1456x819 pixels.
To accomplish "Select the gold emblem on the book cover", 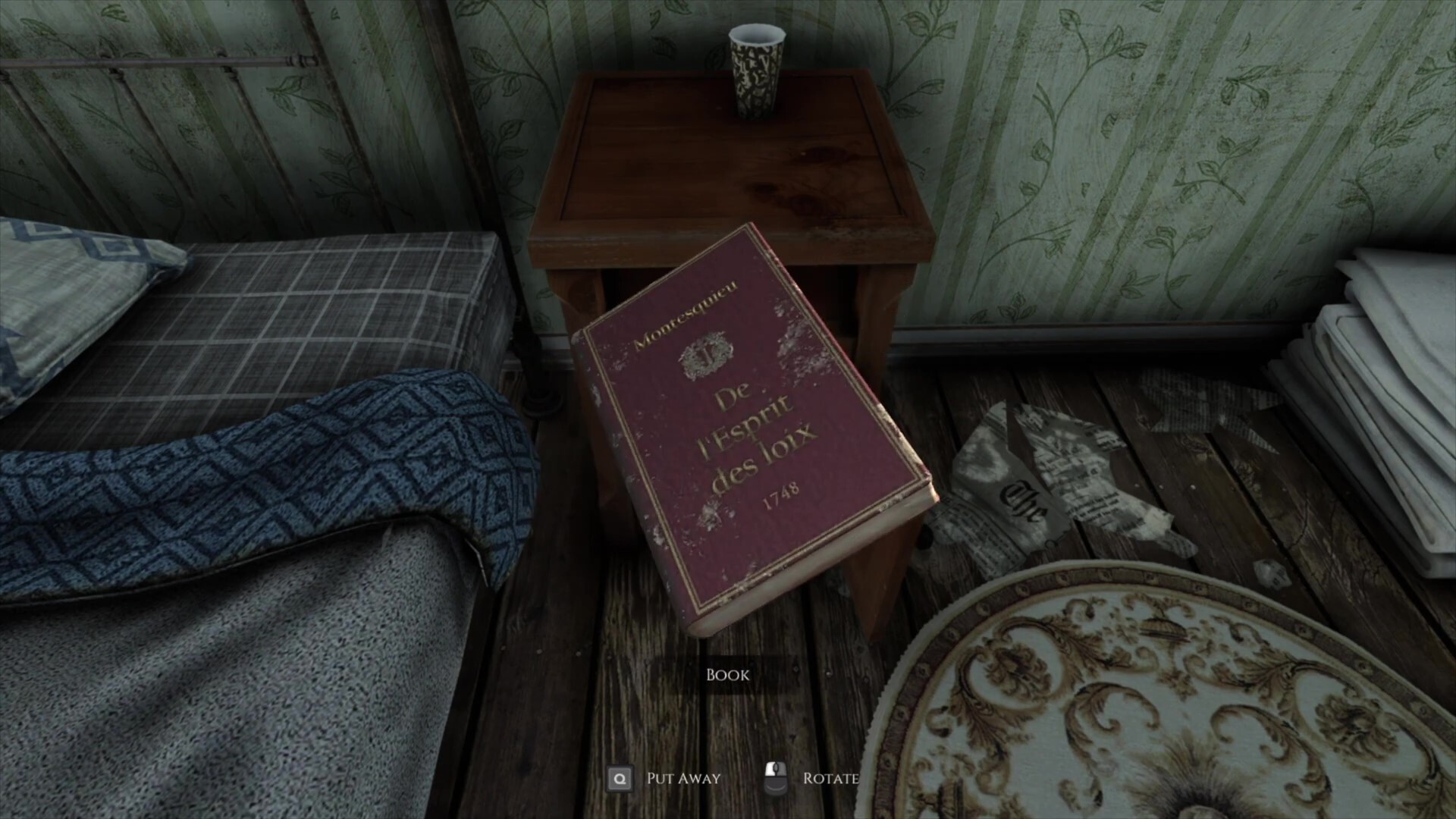I will coord(706,353).
